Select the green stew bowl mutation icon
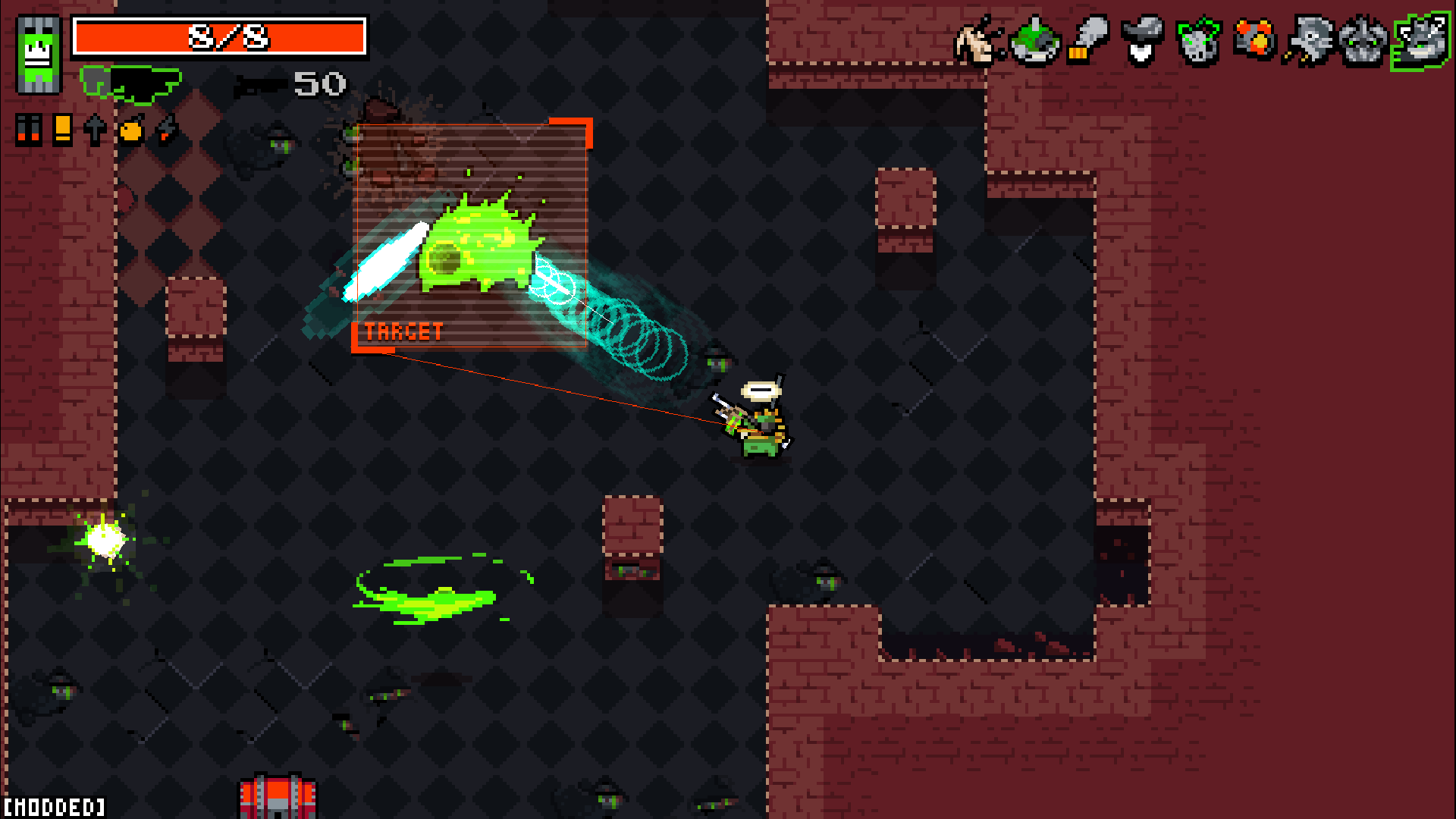Screen dimensions: 1456x819 coord(1034,42)
